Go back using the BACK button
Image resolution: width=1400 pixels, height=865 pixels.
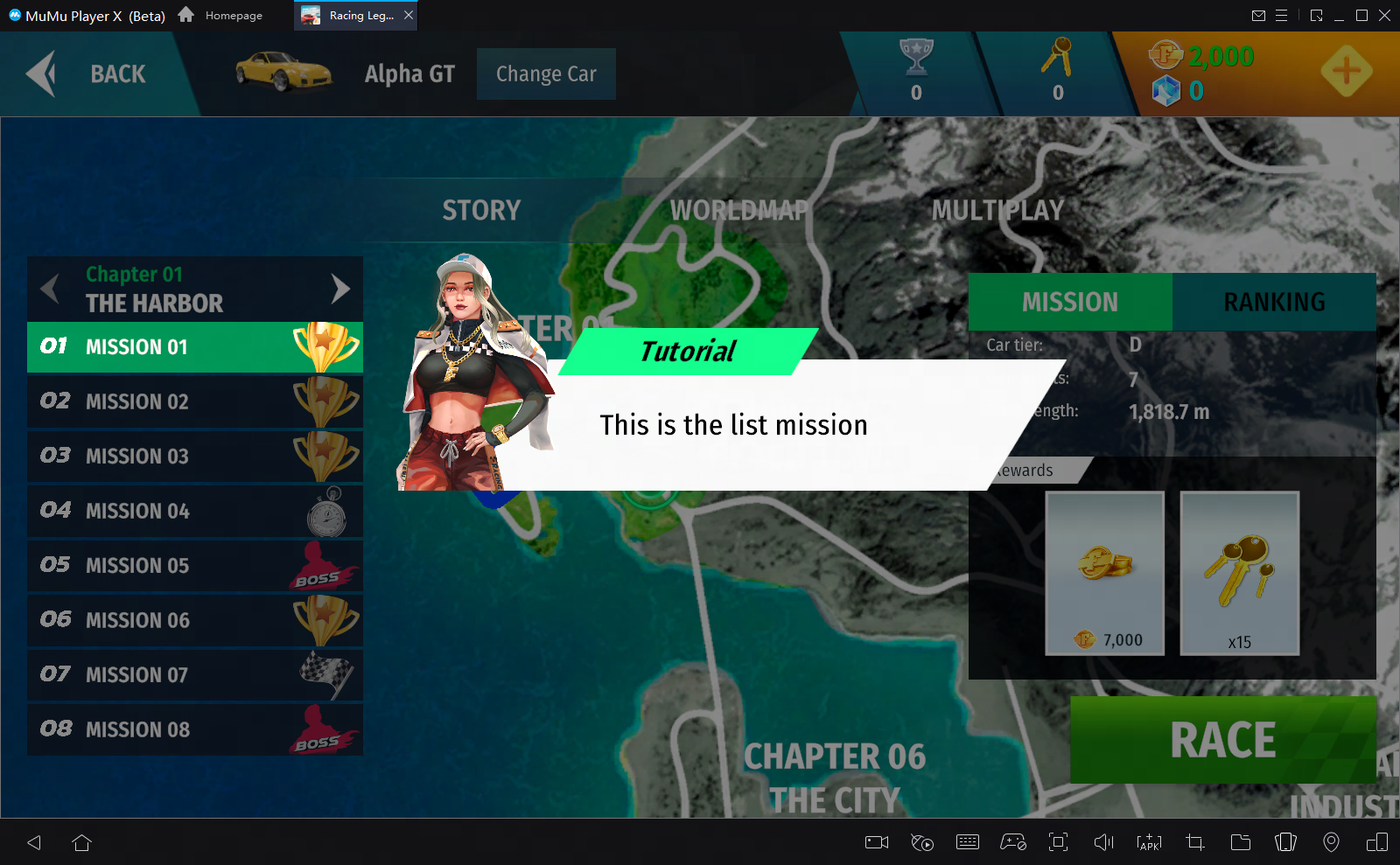point(89,74)
